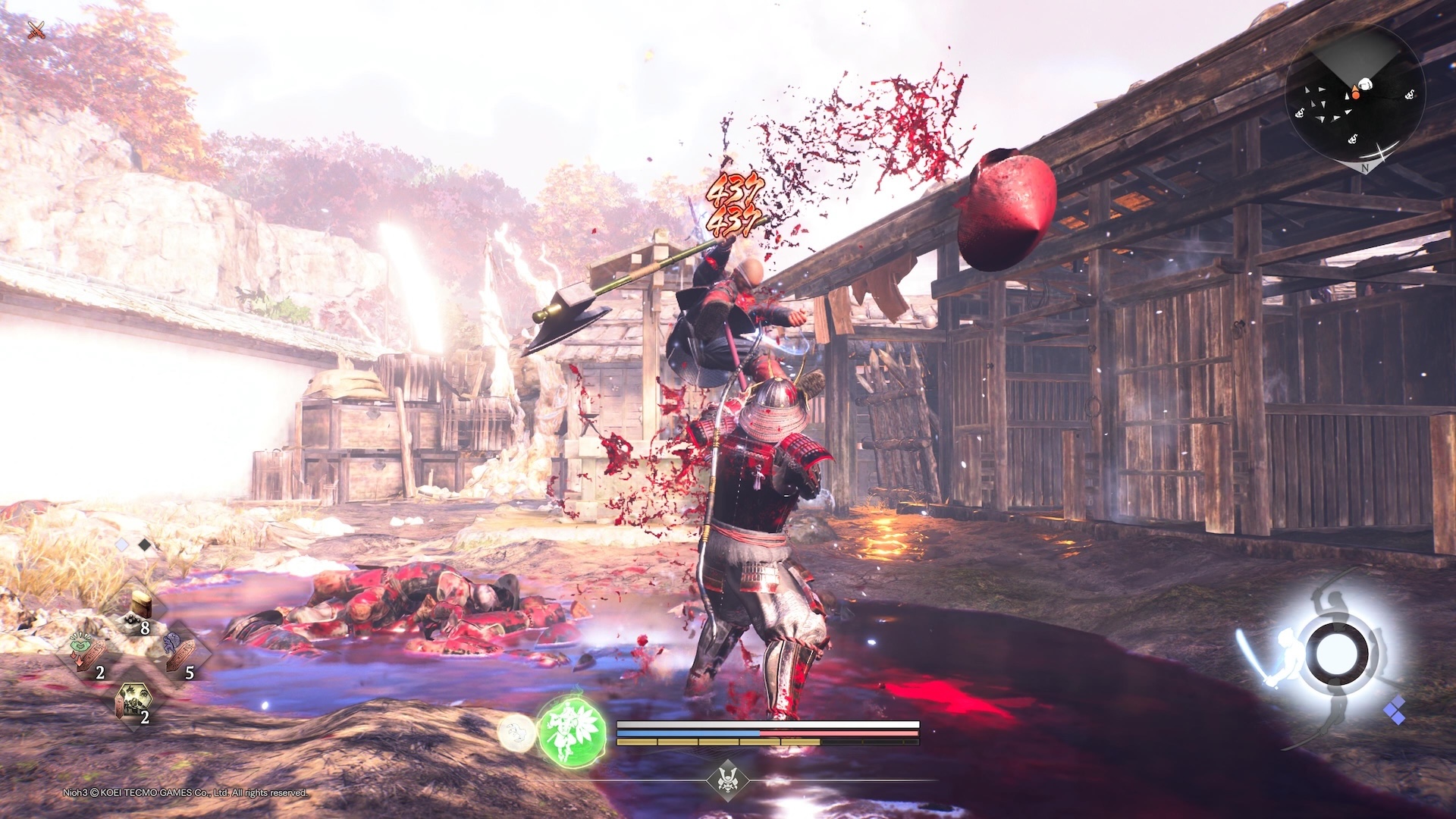Click the crossed swords combat icon
1456x819 pixels.
(x=36, y=30)
